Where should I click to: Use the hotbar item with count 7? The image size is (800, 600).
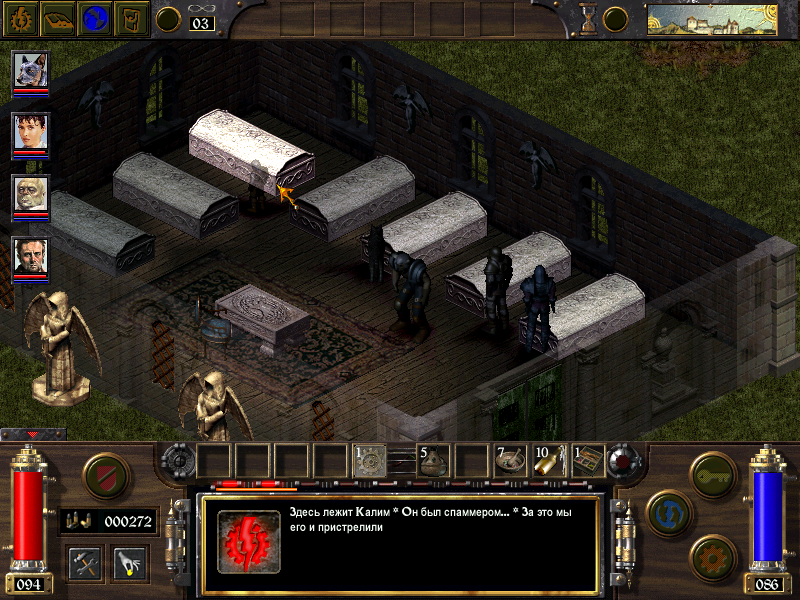[510, 461]
